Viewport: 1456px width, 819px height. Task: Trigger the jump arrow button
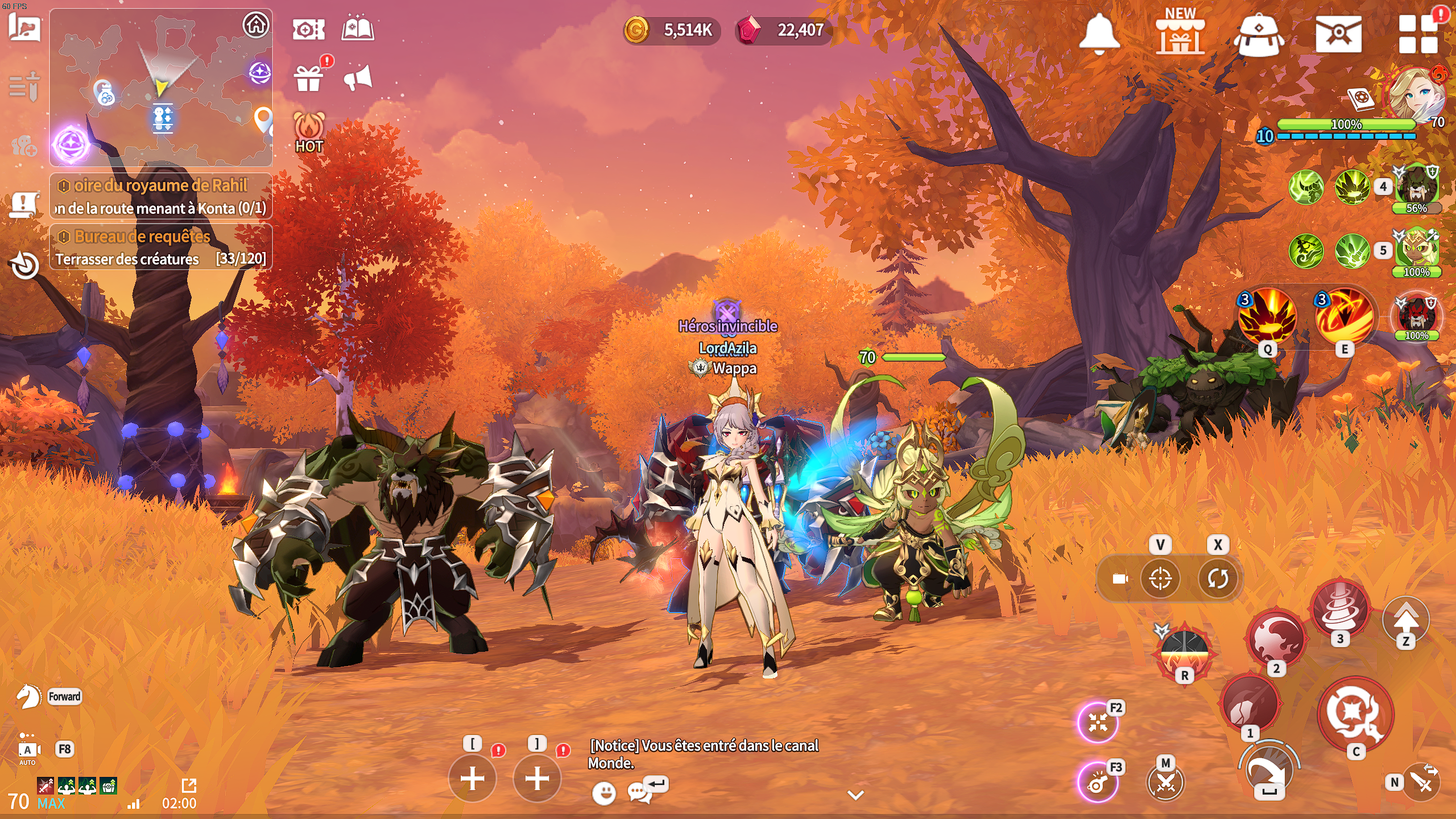click(1406, 619)
